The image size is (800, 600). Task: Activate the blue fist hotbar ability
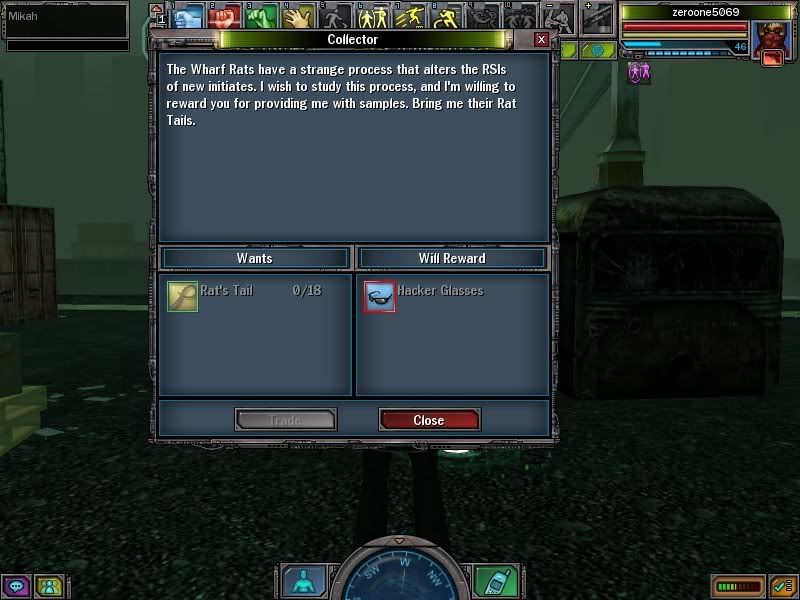coord(188,17)
